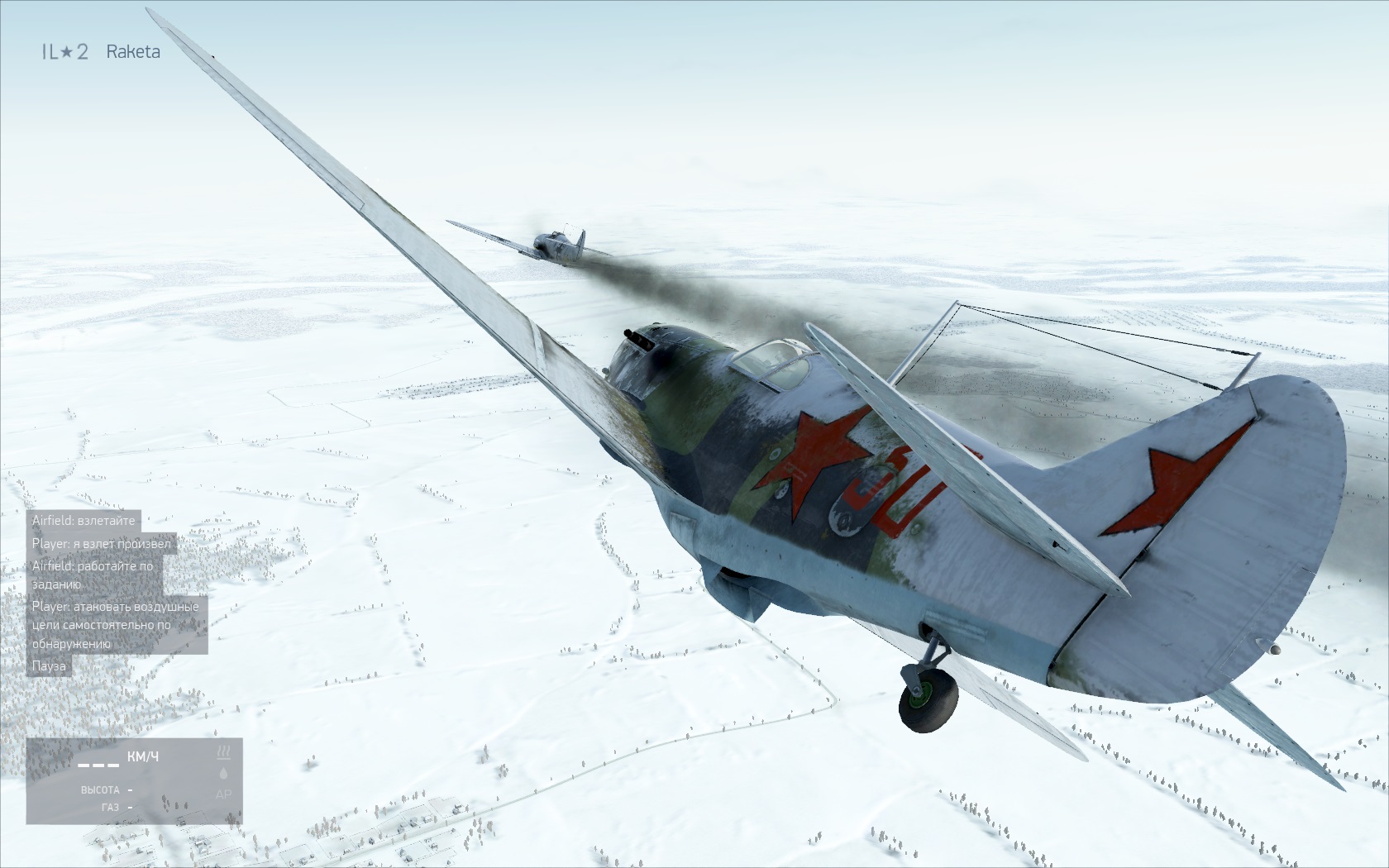This screenshot has width=1389, height=868.
Task: Click the IL-2 star logo
Action: point(65,52)
